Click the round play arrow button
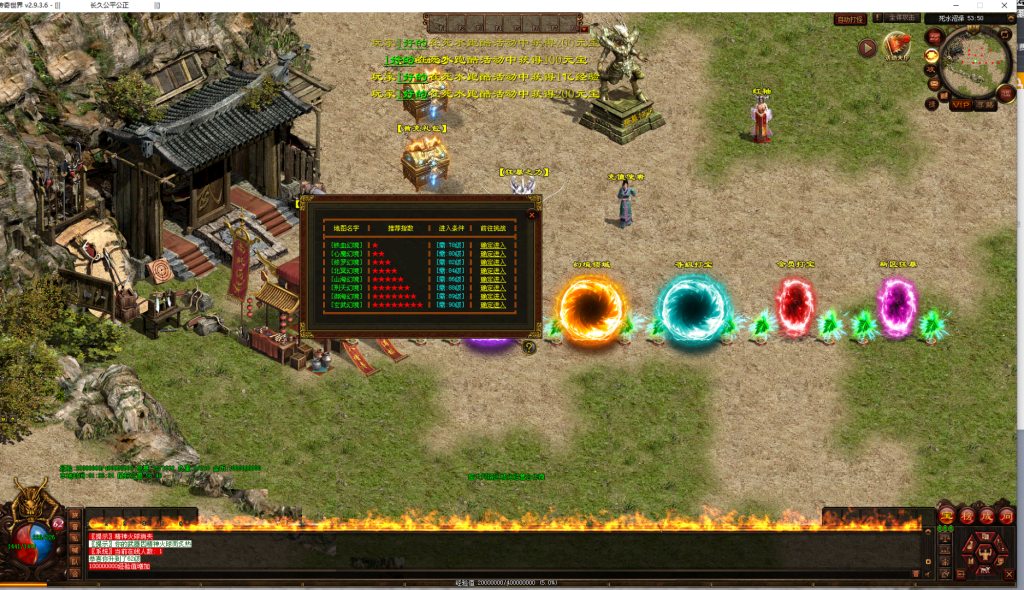 [x=867, y=47]
